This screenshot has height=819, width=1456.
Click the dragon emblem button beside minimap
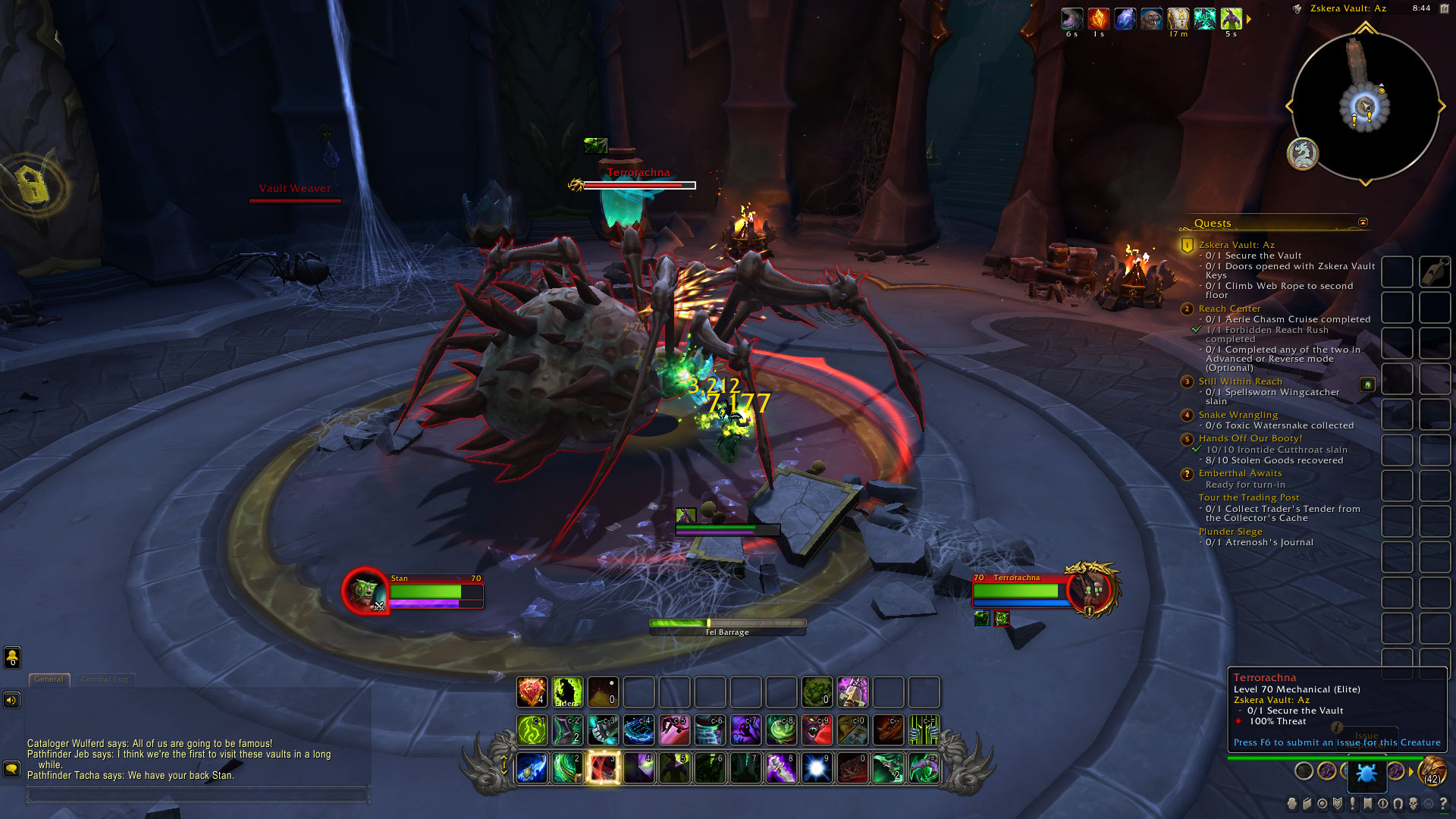(1303, 154)
